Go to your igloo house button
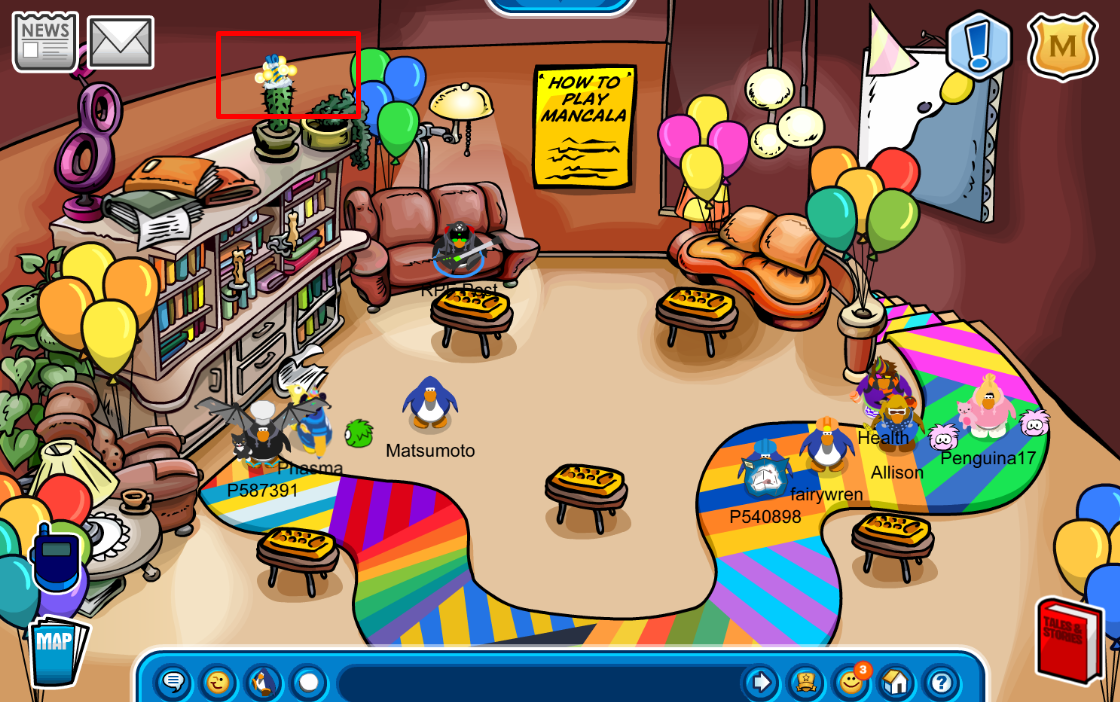Image resolution: width=1120 pixels, height=702 pixels. [896, 683]
